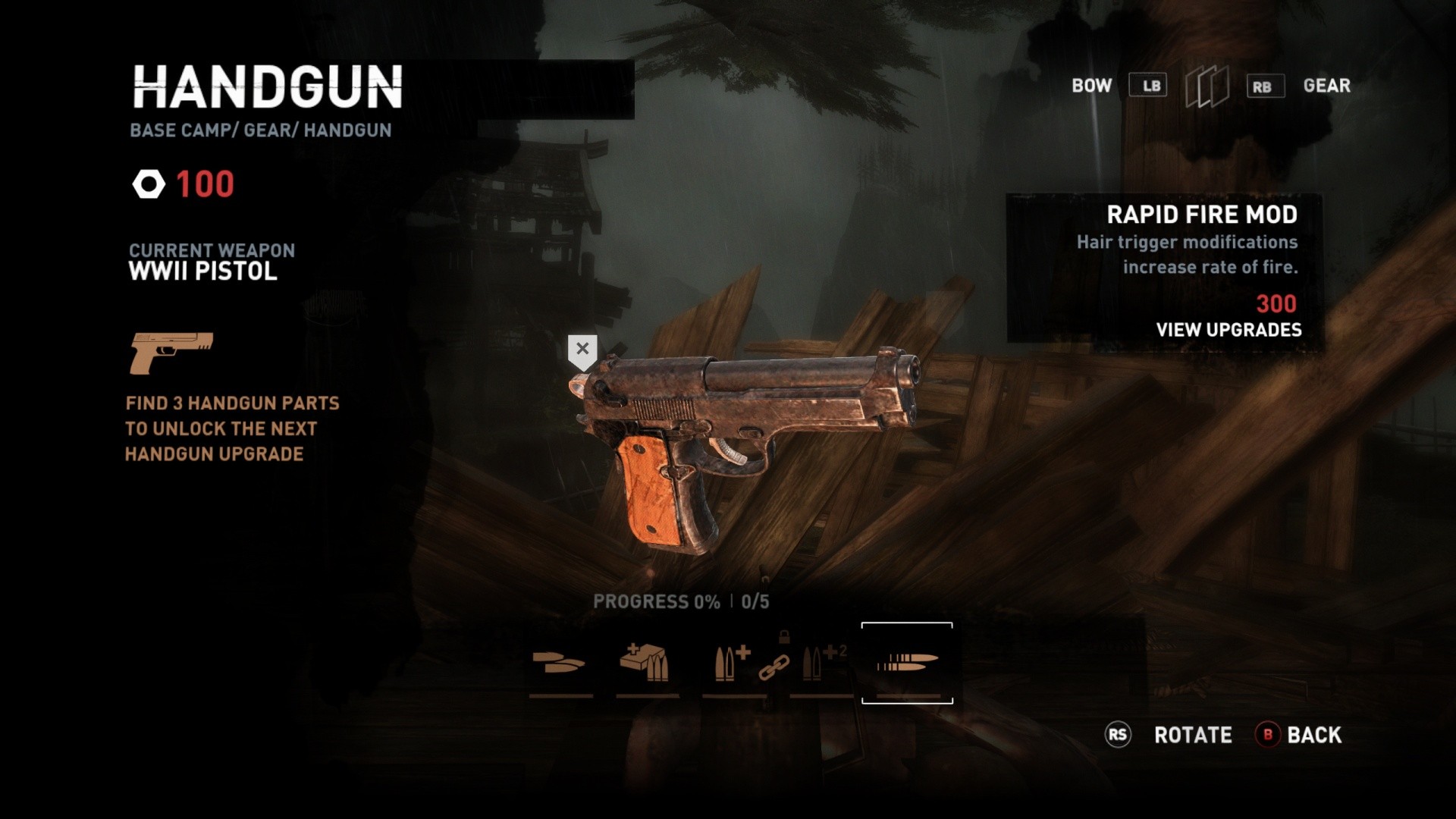
Task: Click the brown handgun silhouette icon
Action: (x=173, y=353)
